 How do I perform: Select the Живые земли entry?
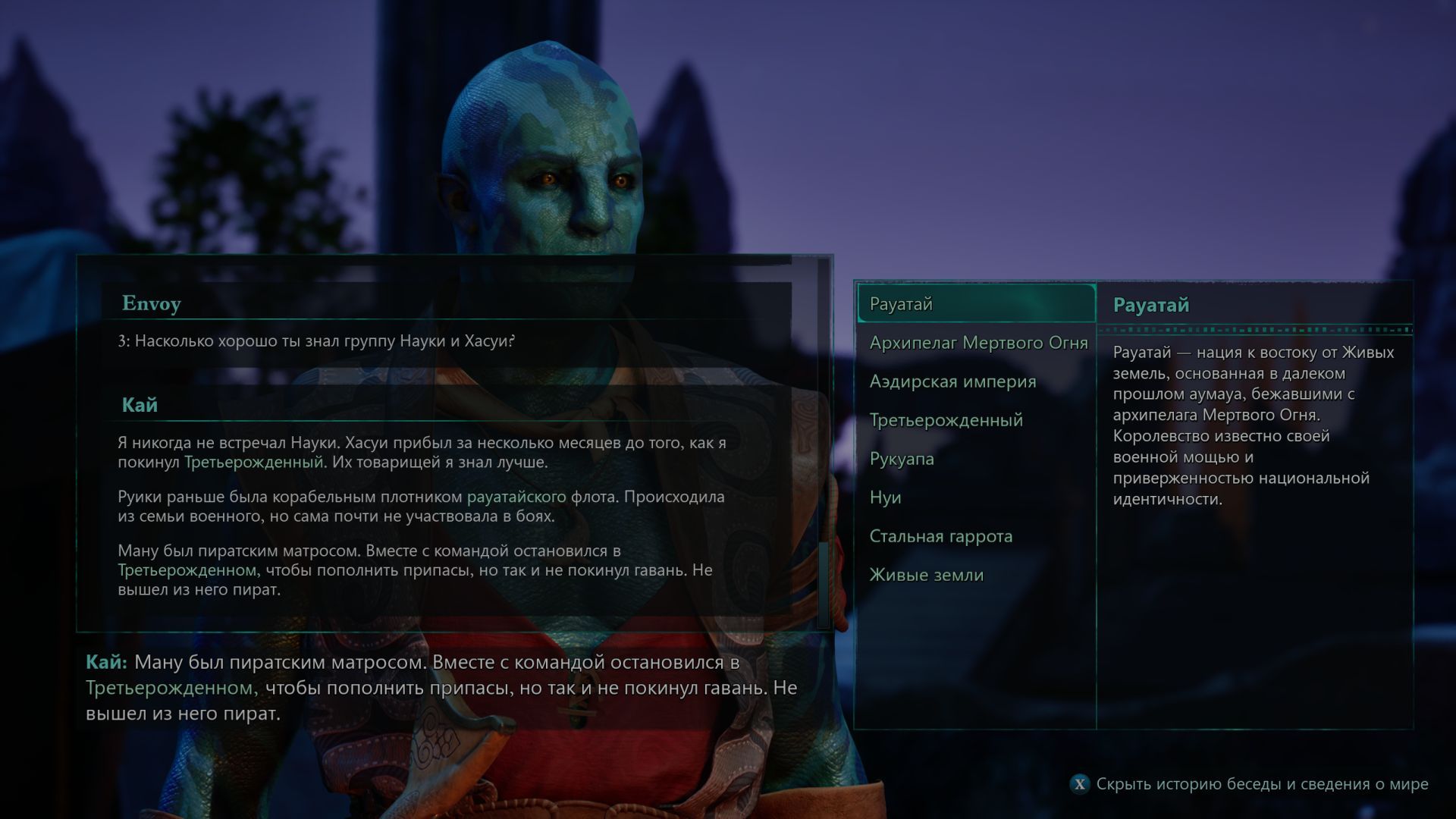point(926,575)
